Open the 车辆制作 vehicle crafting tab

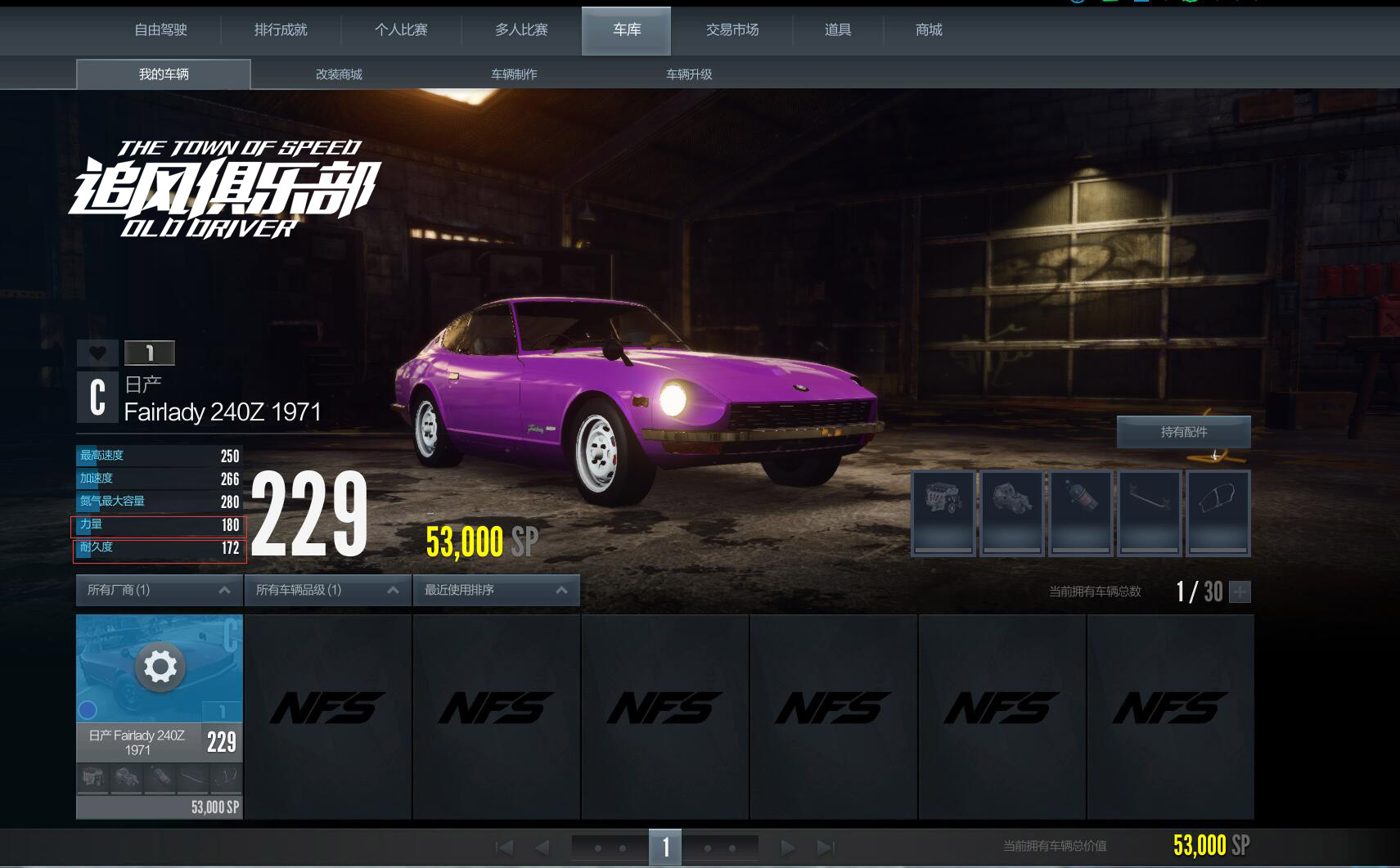[x=514, y=74]
